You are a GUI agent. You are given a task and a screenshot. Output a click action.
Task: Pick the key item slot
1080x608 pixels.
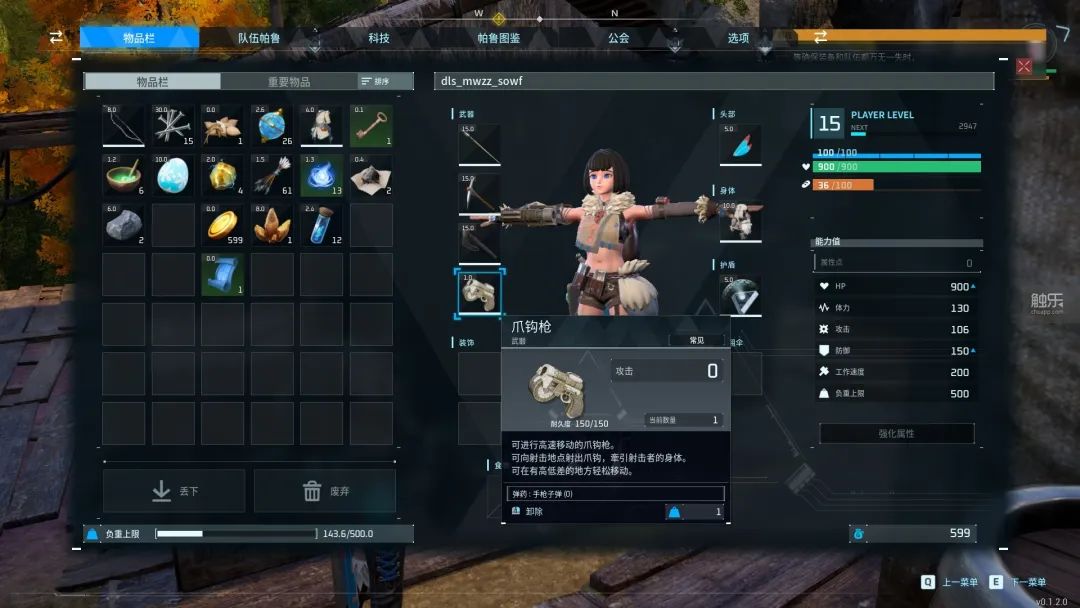point(371,126)
